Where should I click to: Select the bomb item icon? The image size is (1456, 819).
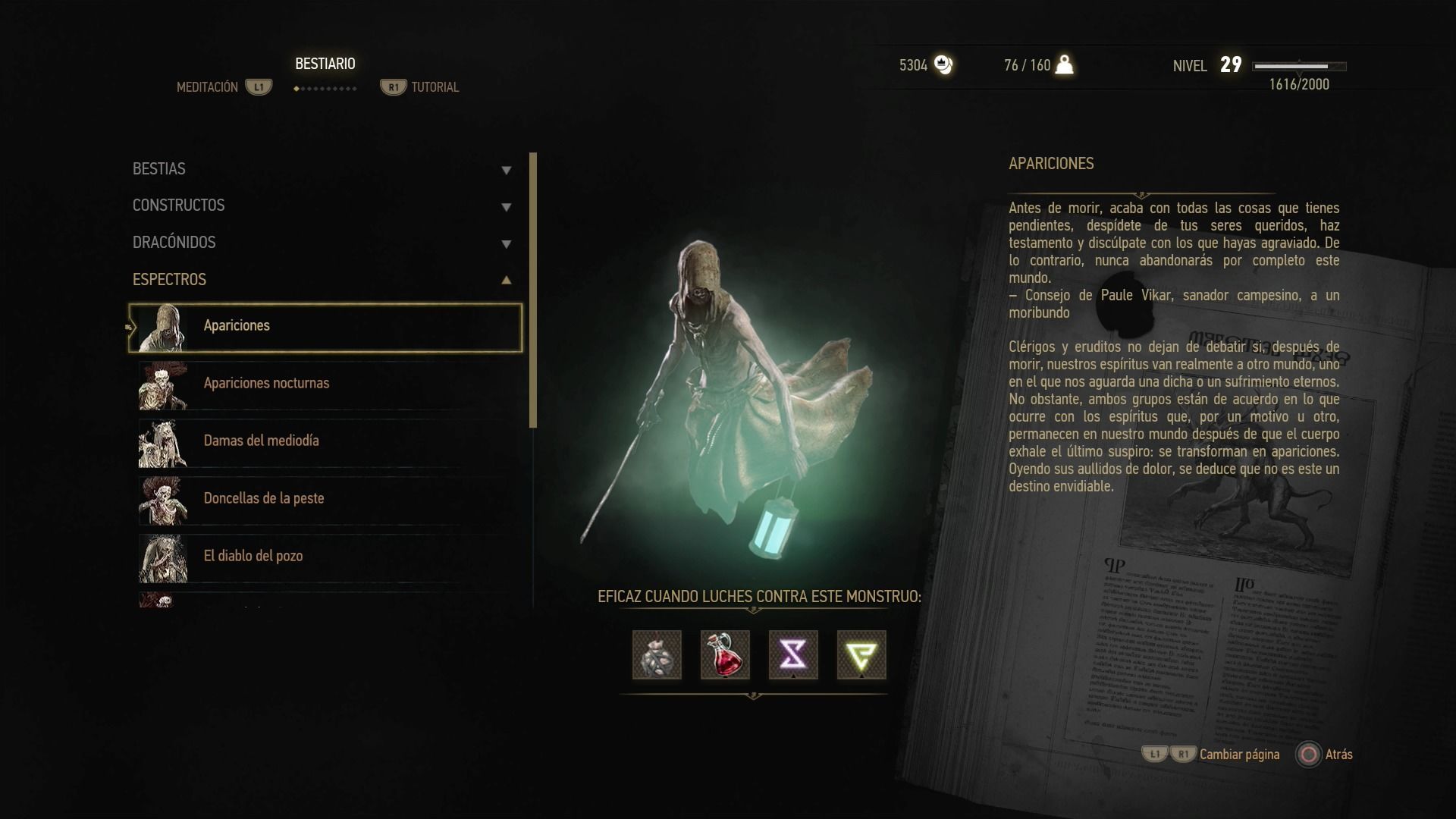point(657,654)
